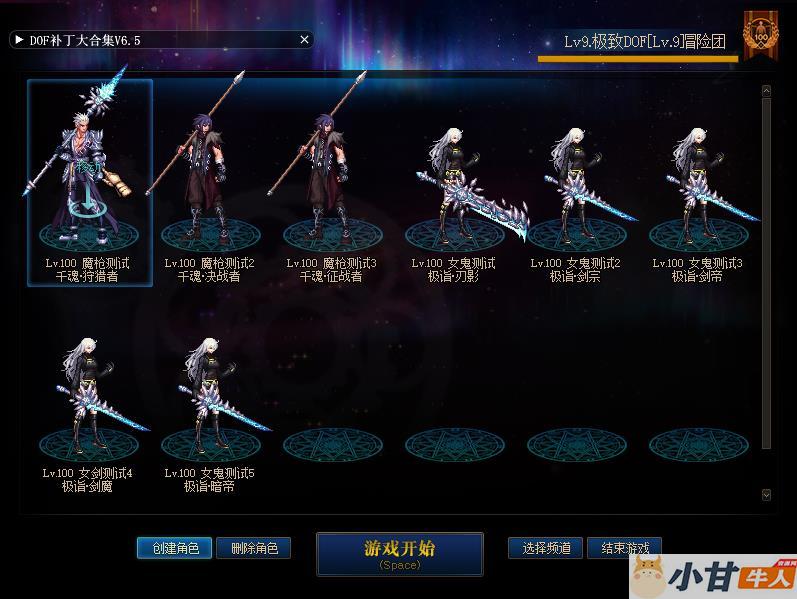Start the game with 游戏开始

(399, 553)
